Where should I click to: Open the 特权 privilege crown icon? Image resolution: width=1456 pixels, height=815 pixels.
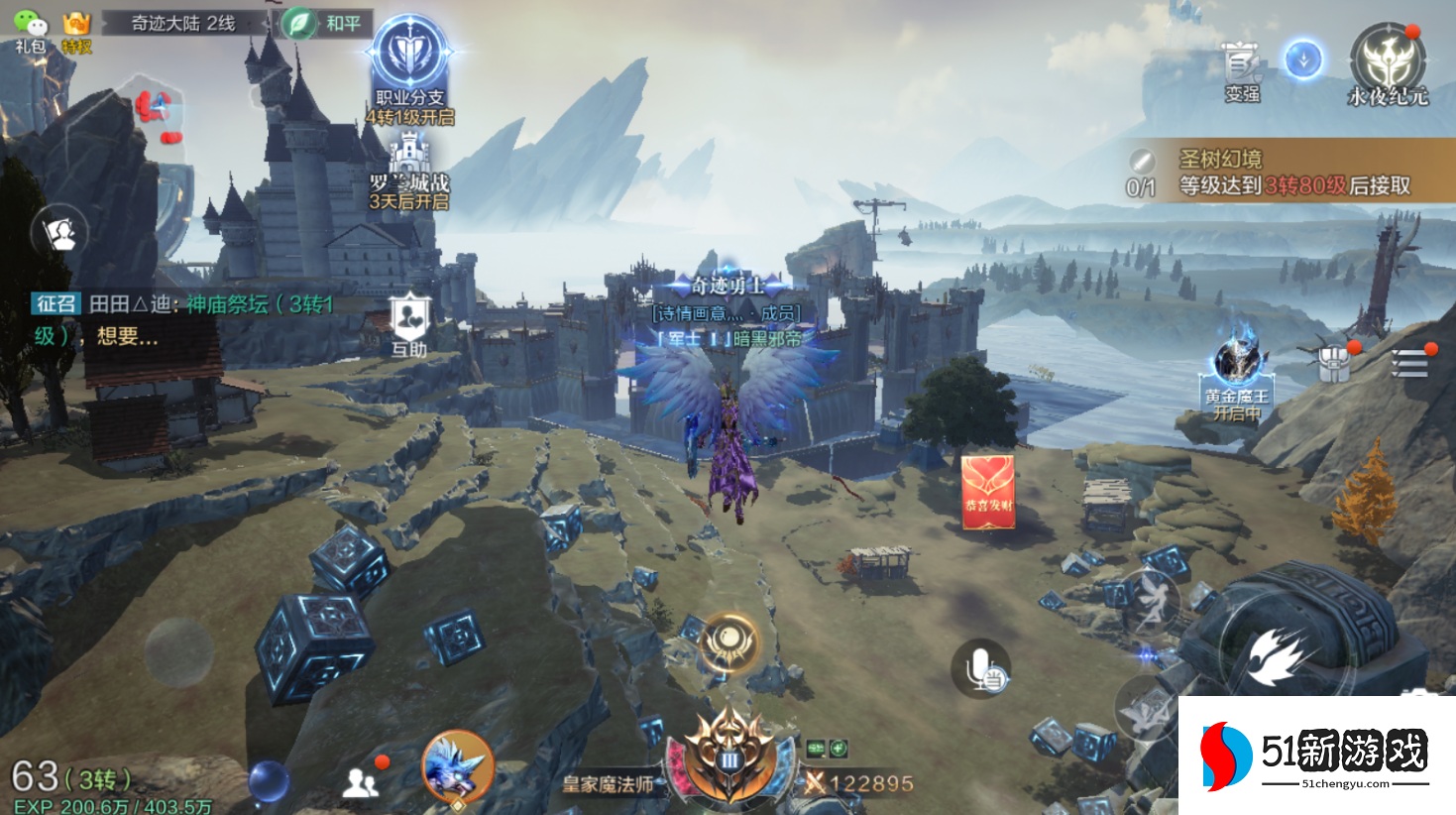pyautogui.click(x=76, y=31)
